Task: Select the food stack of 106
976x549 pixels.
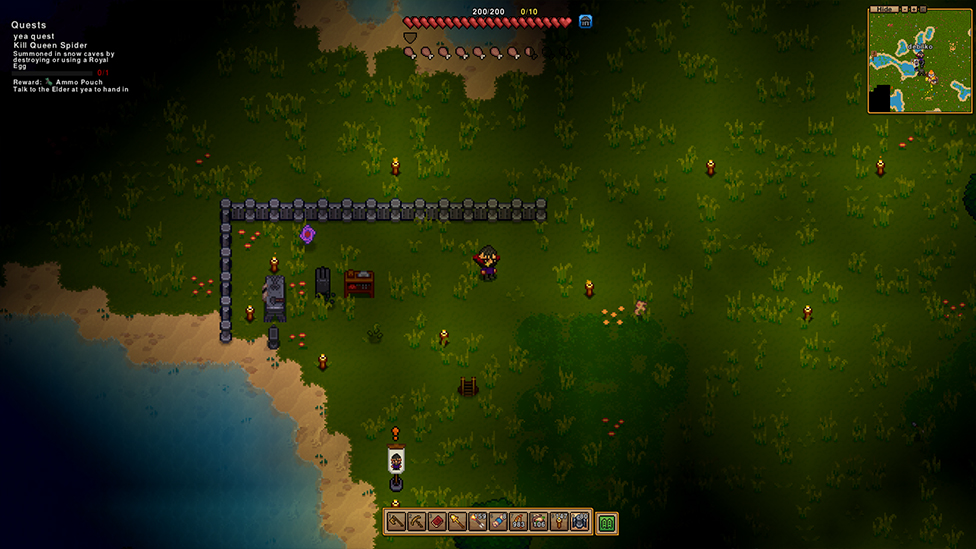Action: 539,522
